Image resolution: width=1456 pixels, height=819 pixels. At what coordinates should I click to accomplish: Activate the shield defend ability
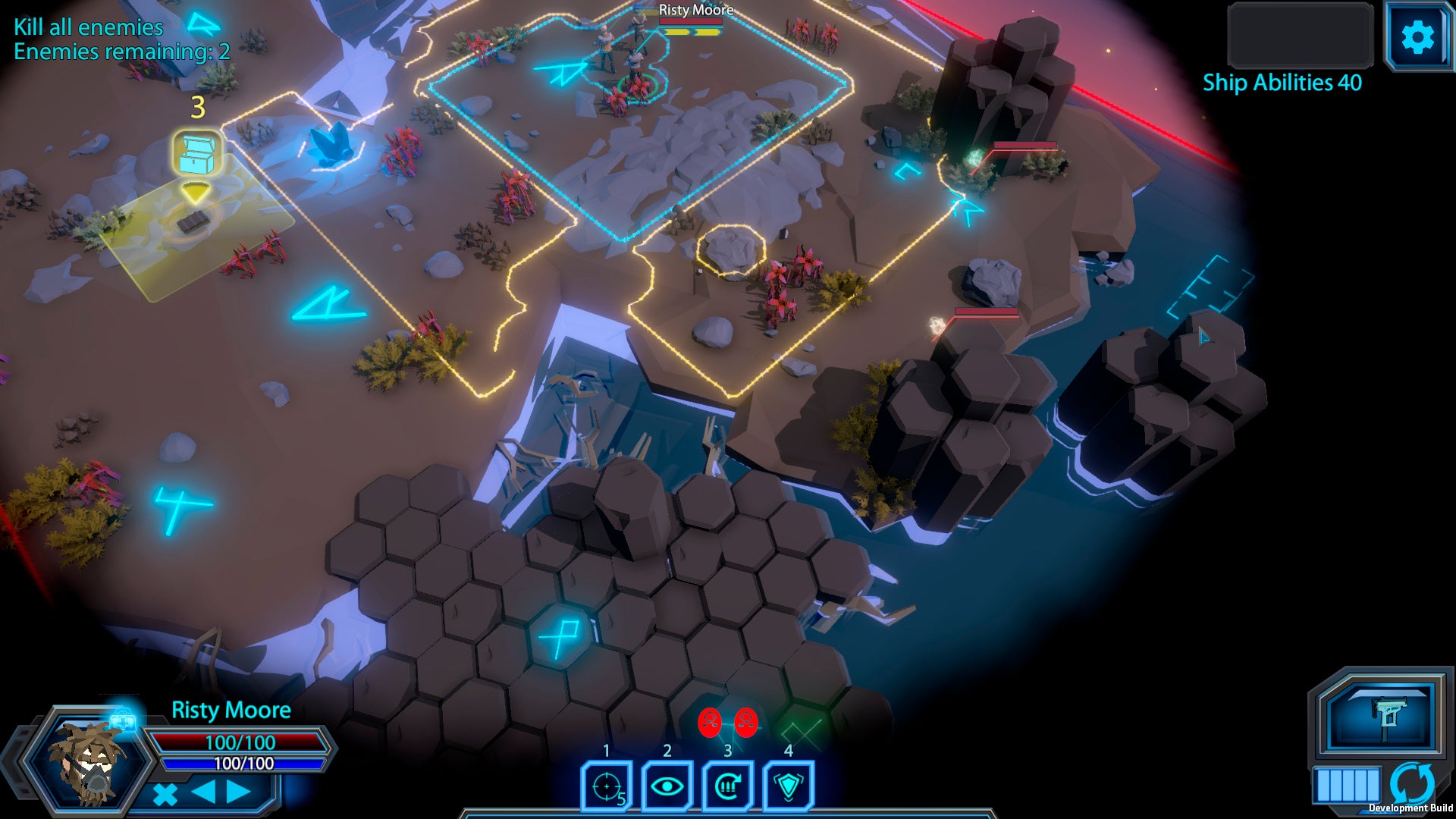(x=789, y=786)
